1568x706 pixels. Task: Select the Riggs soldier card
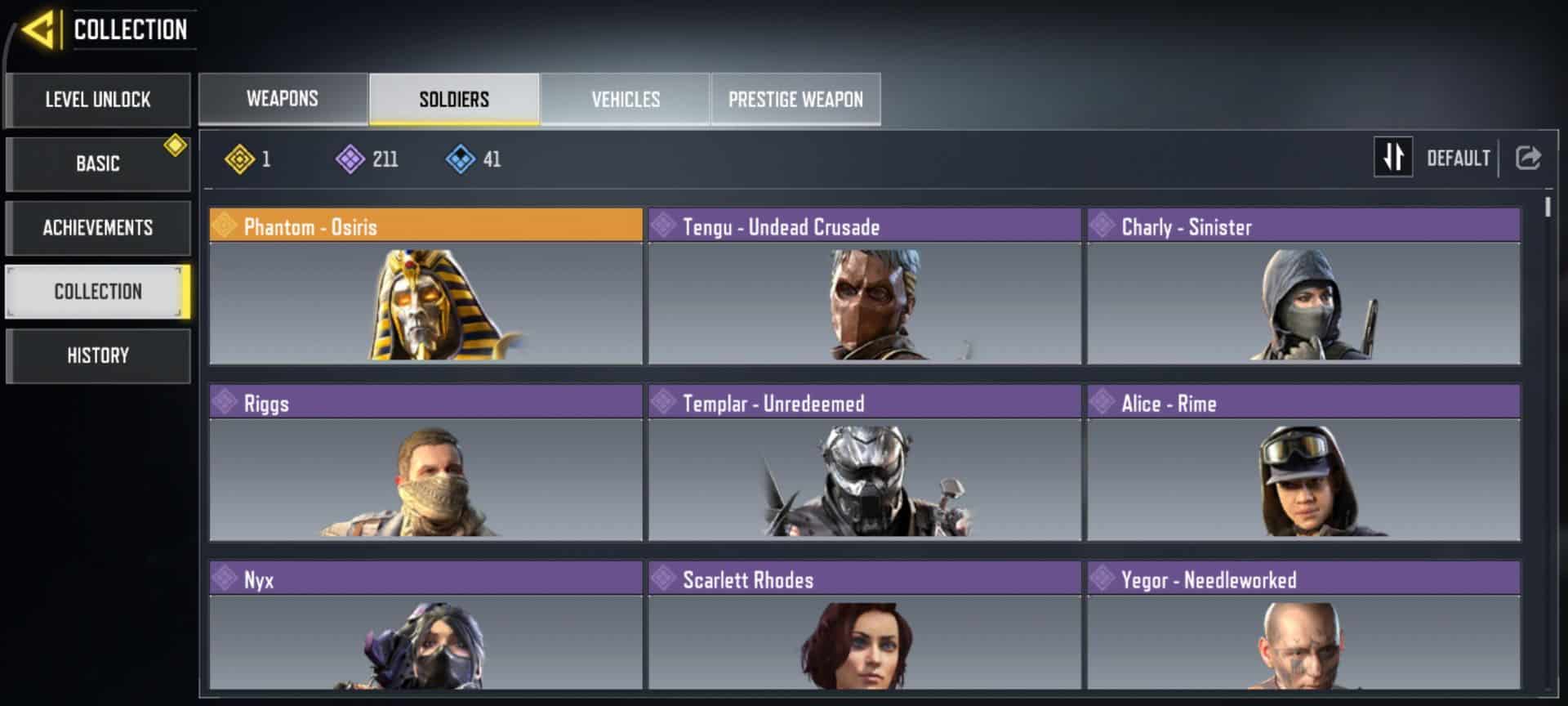(x=425, y=462)
